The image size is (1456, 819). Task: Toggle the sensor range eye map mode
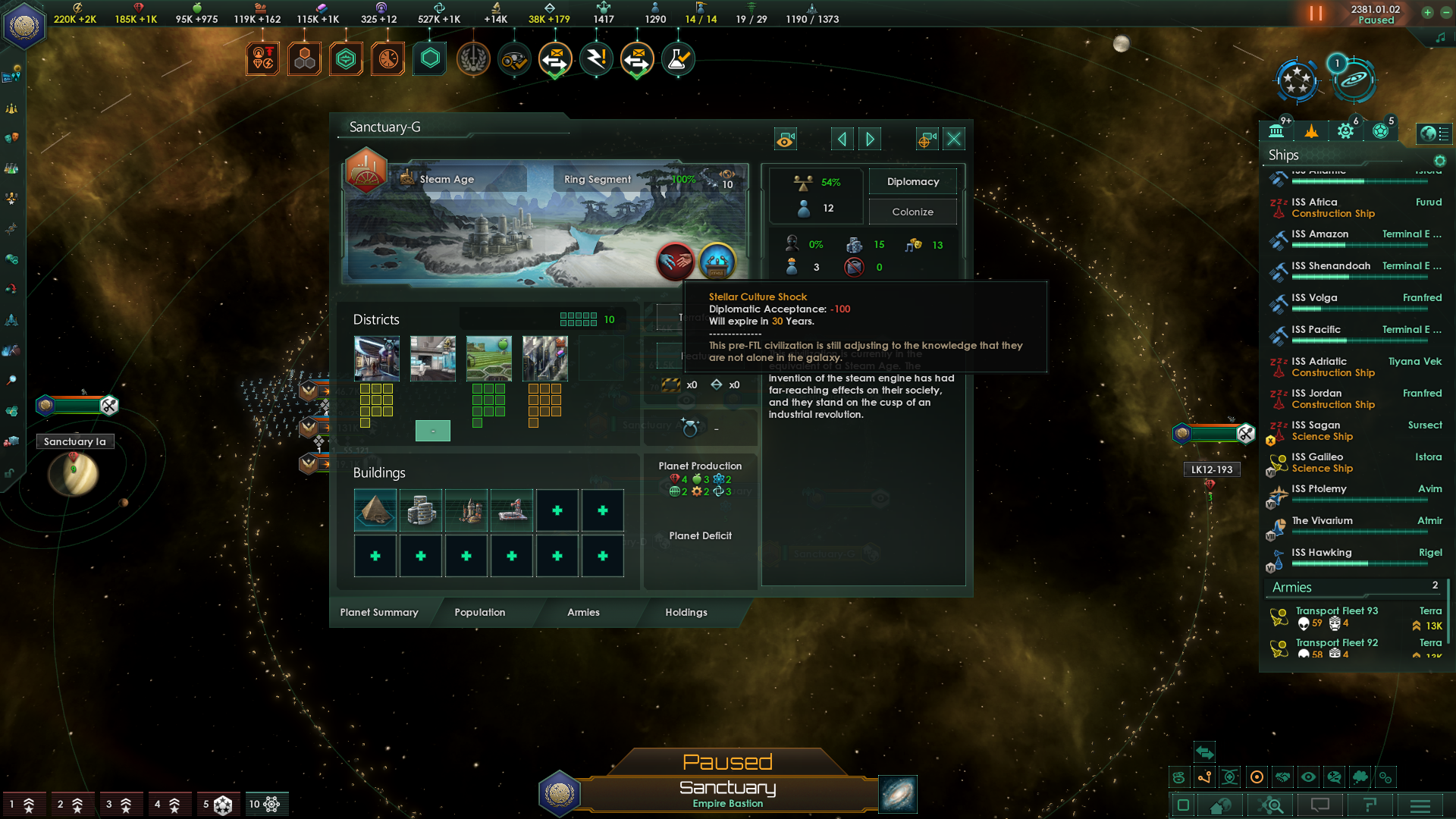[x=1309, y=777]
